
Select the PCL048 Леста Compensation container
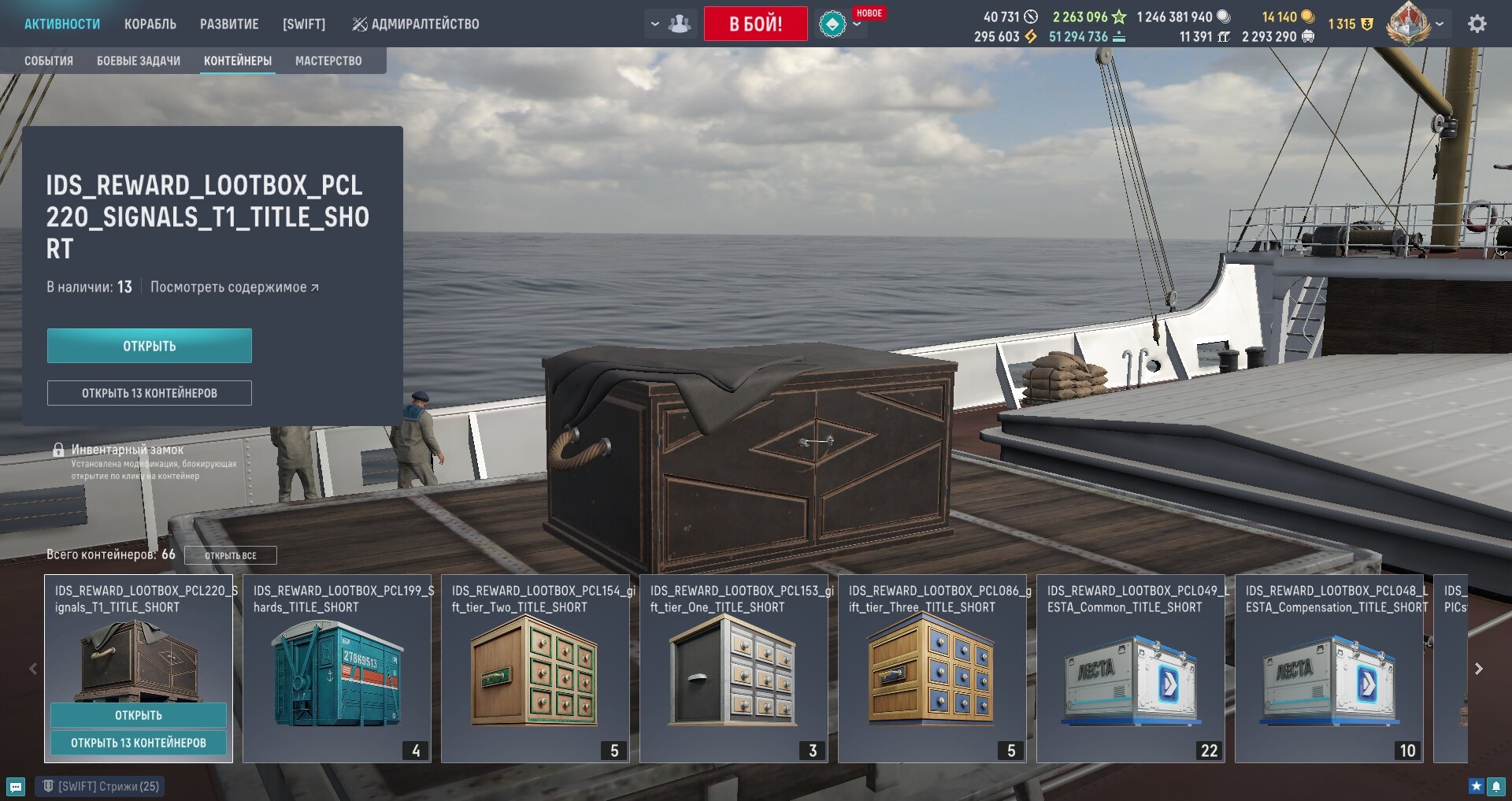pos(1329,669)
